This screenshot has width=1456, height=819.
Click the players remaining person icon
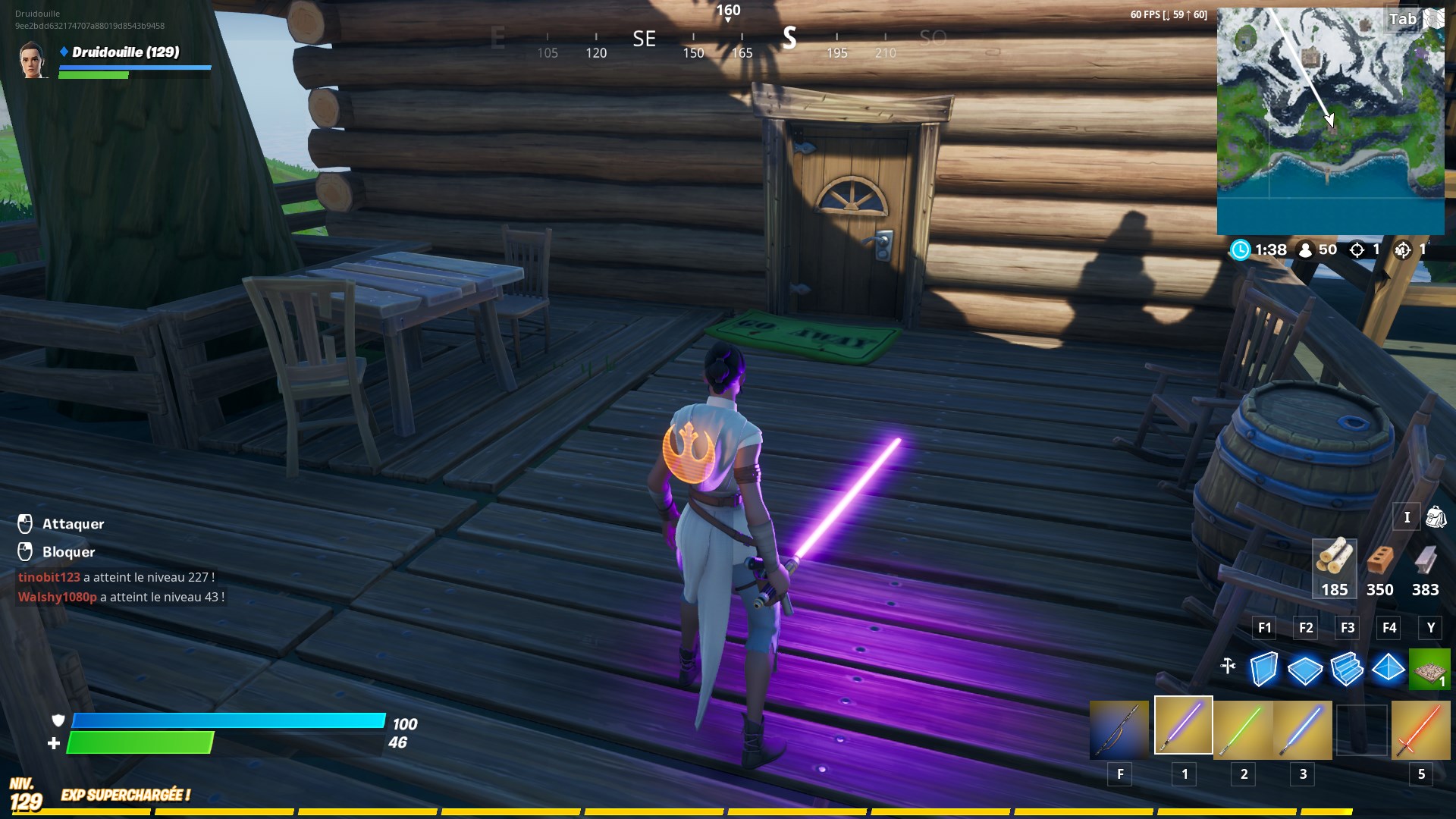1304,249
